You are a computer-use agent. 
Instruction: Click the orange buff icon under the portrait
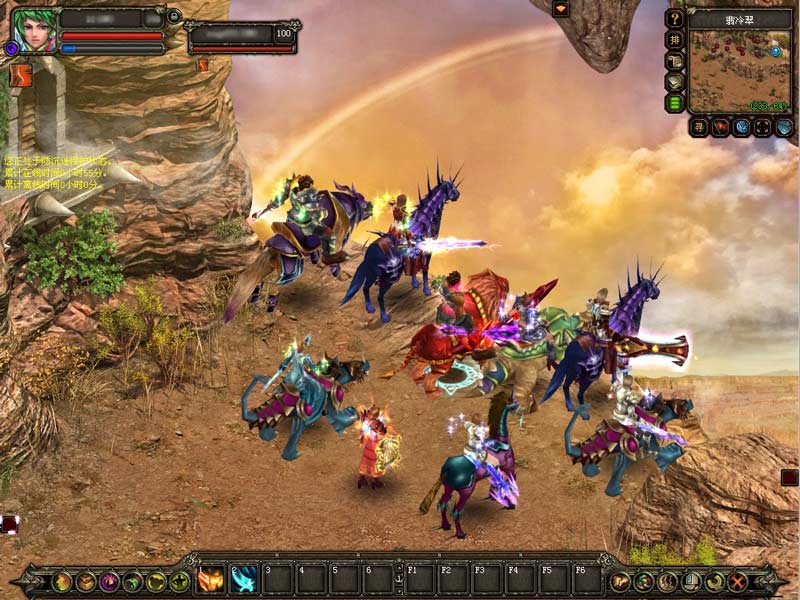tap(20, 75)
